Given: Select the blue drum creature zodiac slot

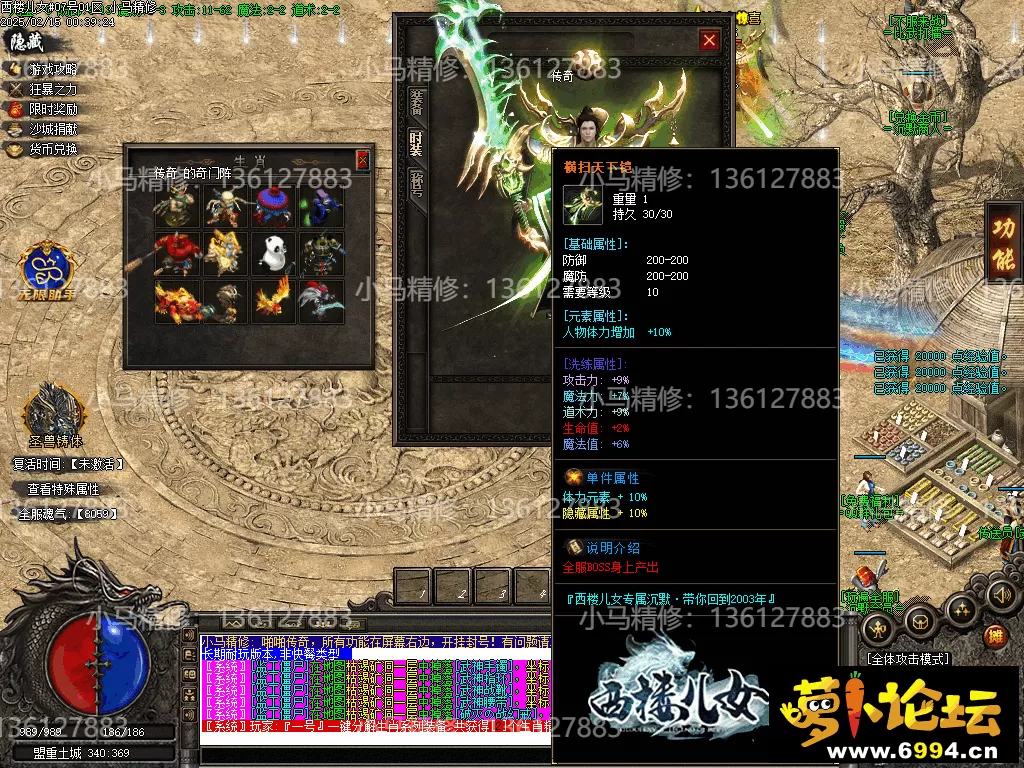Looking at the screenshot, I should pyautogui.click(x=272, y=206).
